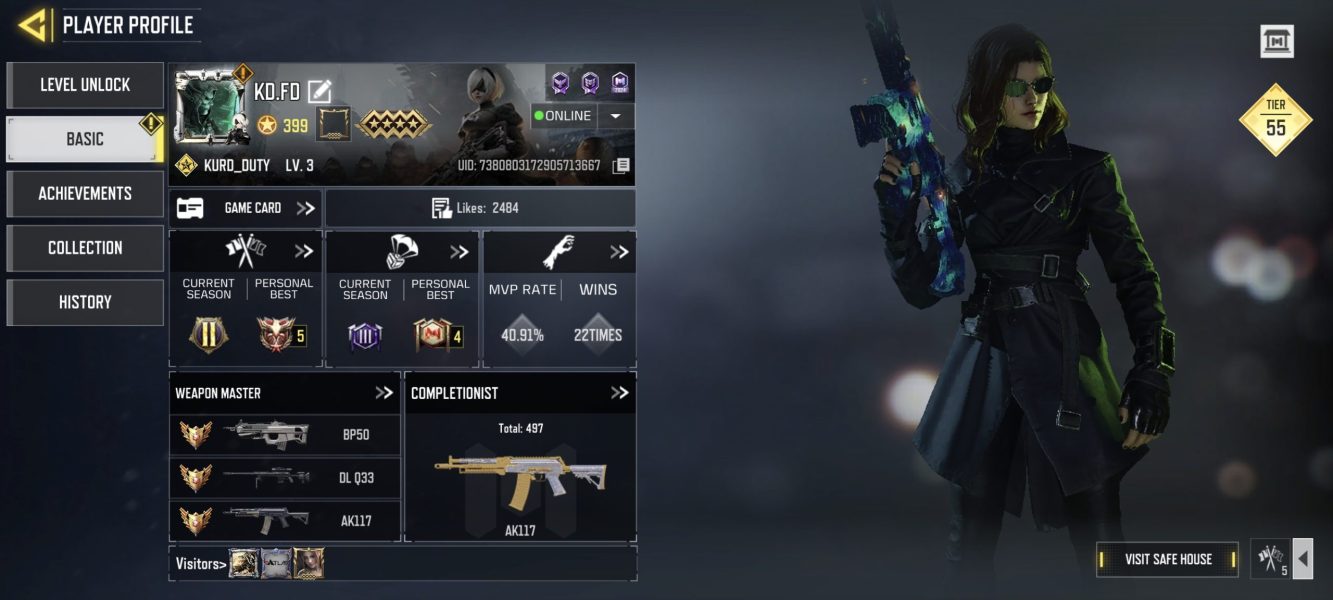Edit the player name KD.FD
The height and width of the screenshot is (600, 1333).
pyautogui.click(x=319, y=92)
